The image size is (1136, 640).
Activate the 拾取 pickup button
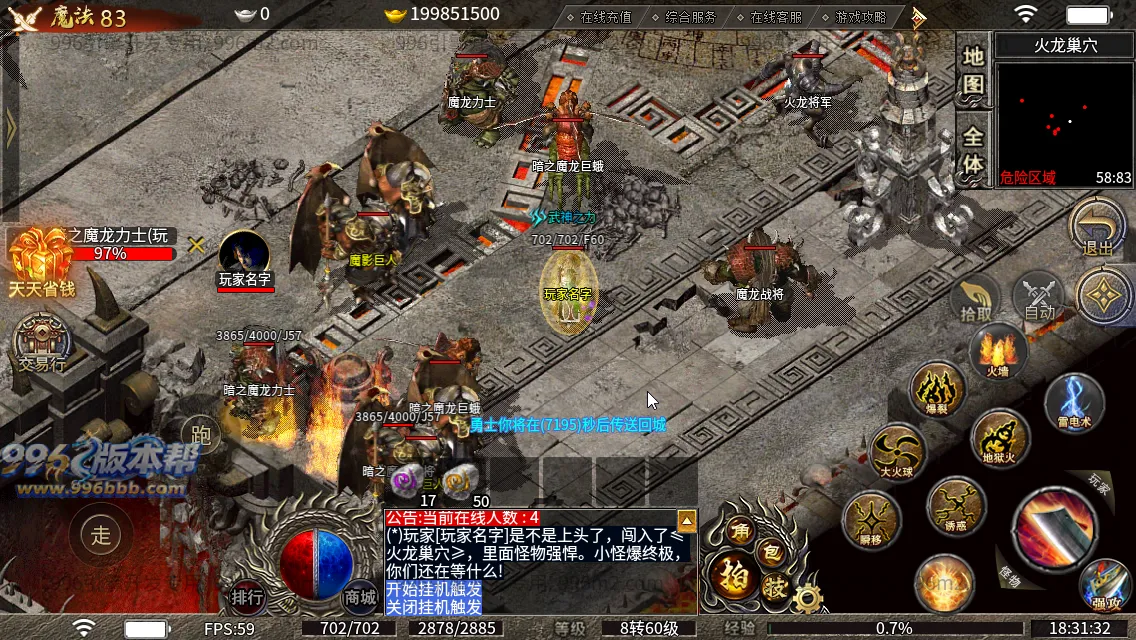(976, 298)
